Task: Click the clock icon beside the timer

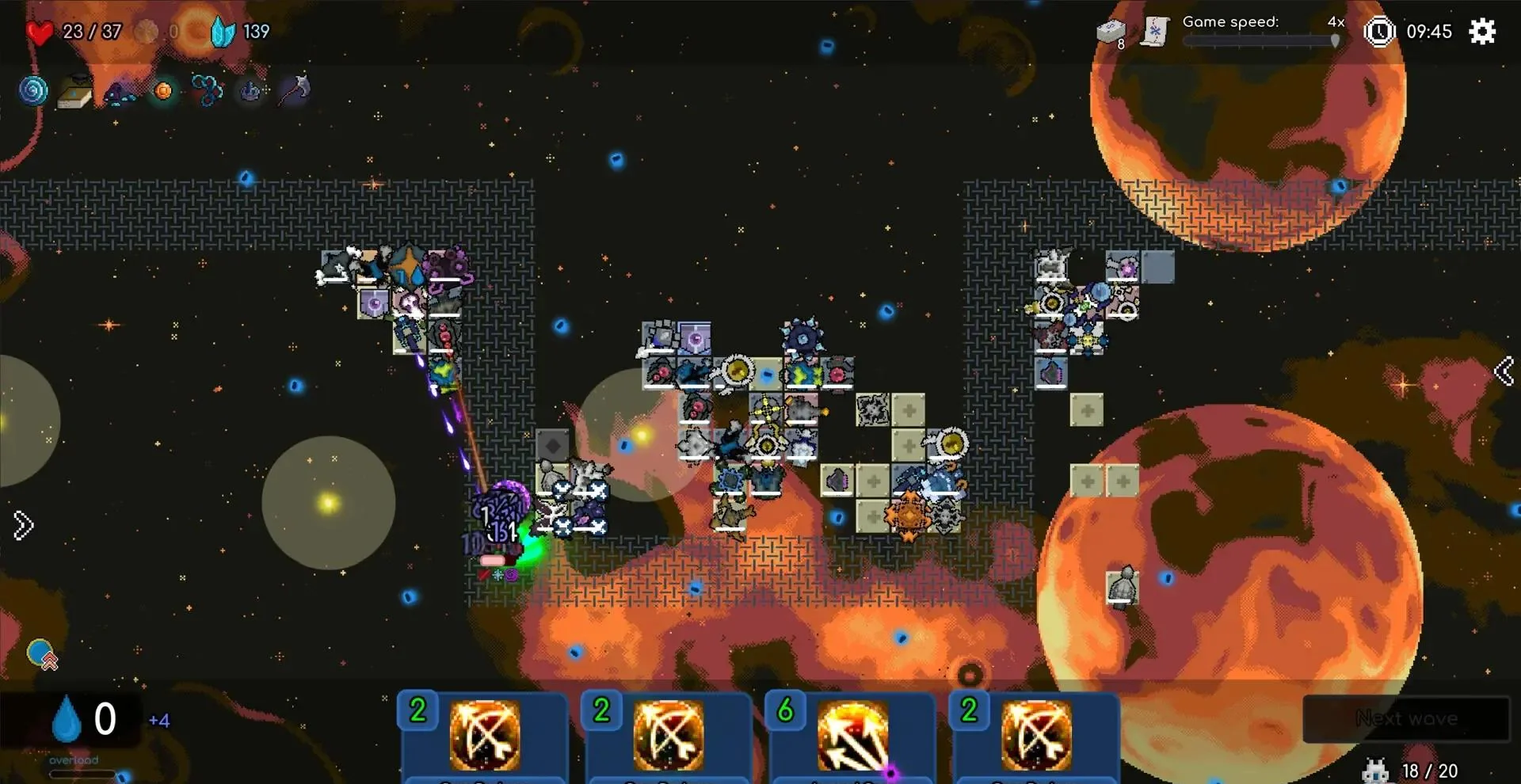Action: pyautogui.click(x=1379, y=32)
